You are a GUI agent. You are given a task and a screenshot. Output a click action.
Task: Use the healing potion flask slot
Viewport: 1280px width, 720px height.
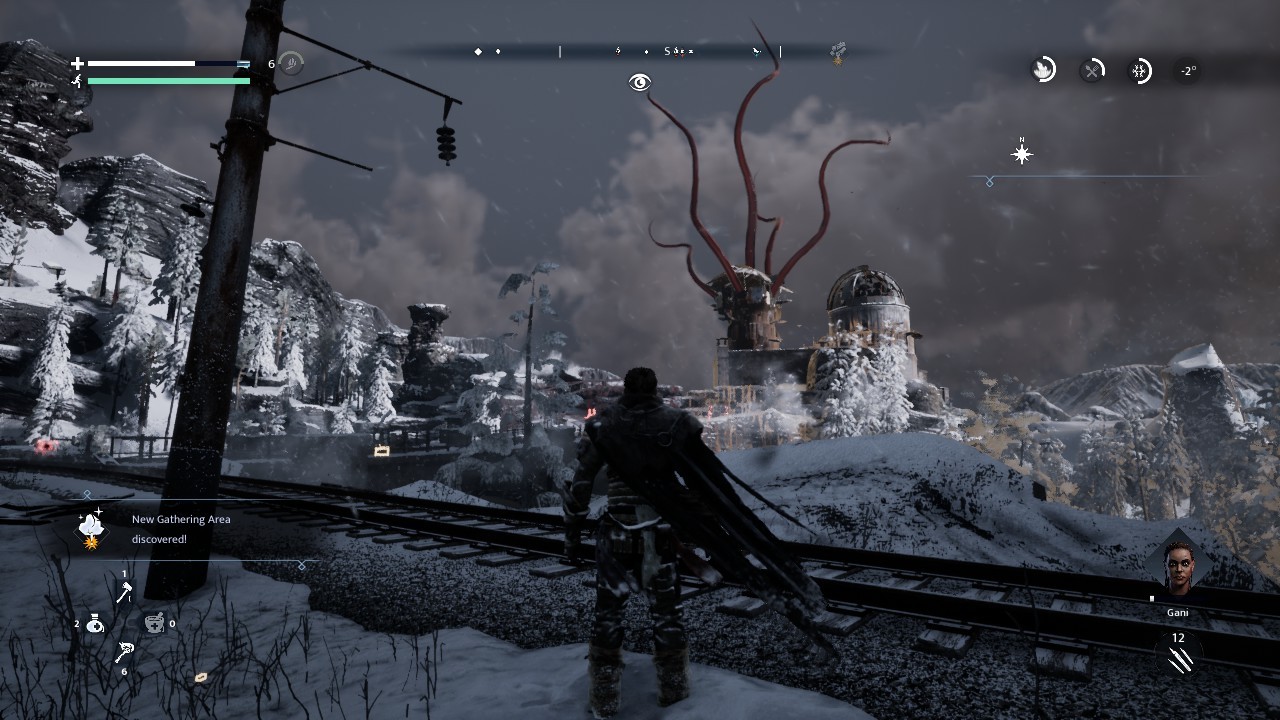(x=95, y=624)
